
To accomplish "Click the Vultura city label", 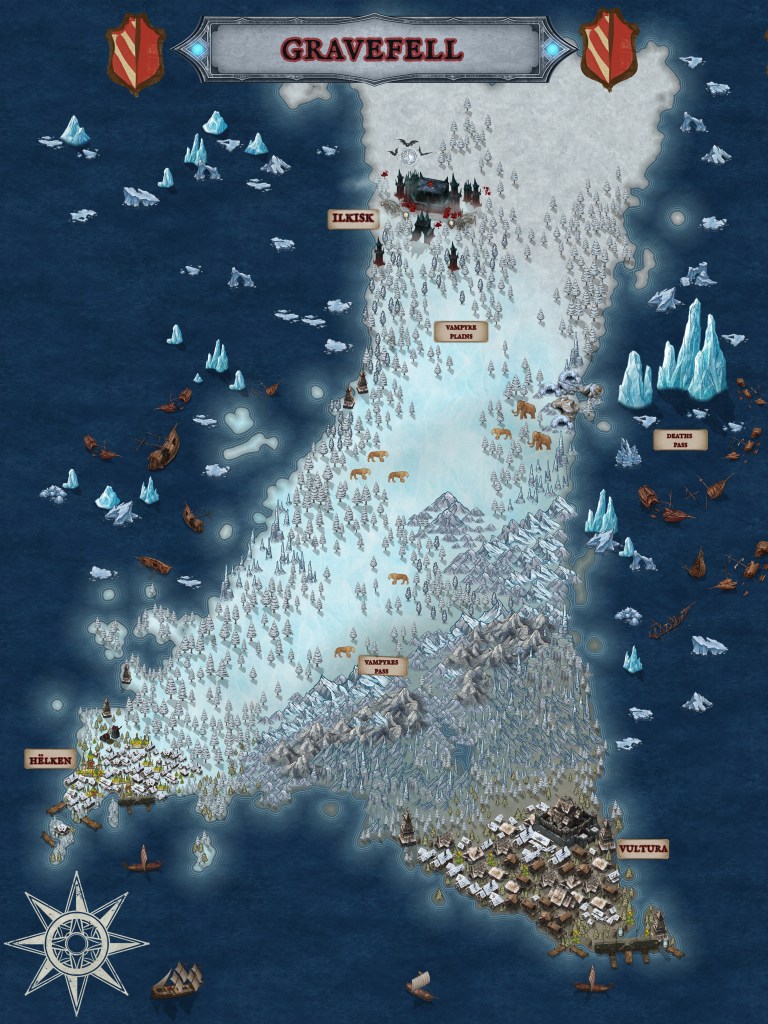I will pos(643,849).
